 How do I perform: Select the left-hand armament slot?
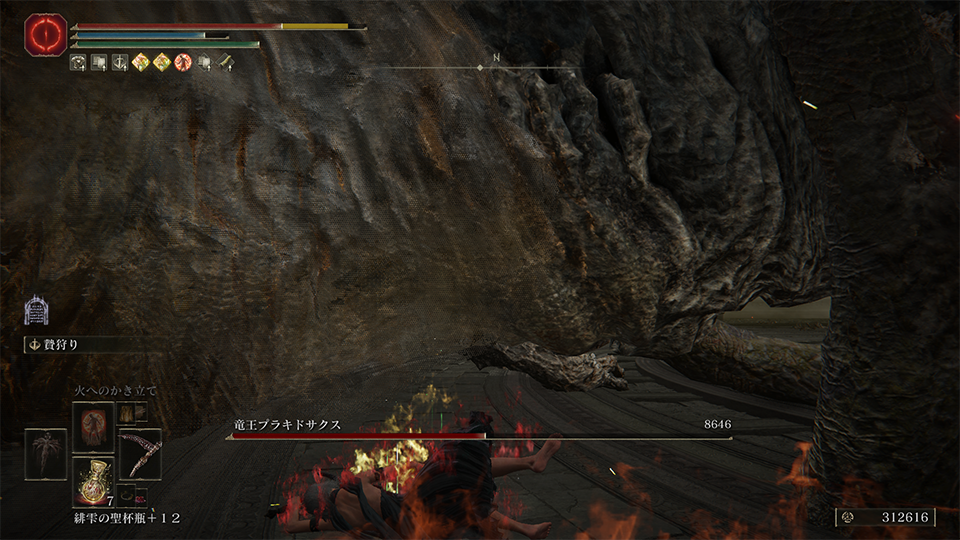[x=46, y=453]
